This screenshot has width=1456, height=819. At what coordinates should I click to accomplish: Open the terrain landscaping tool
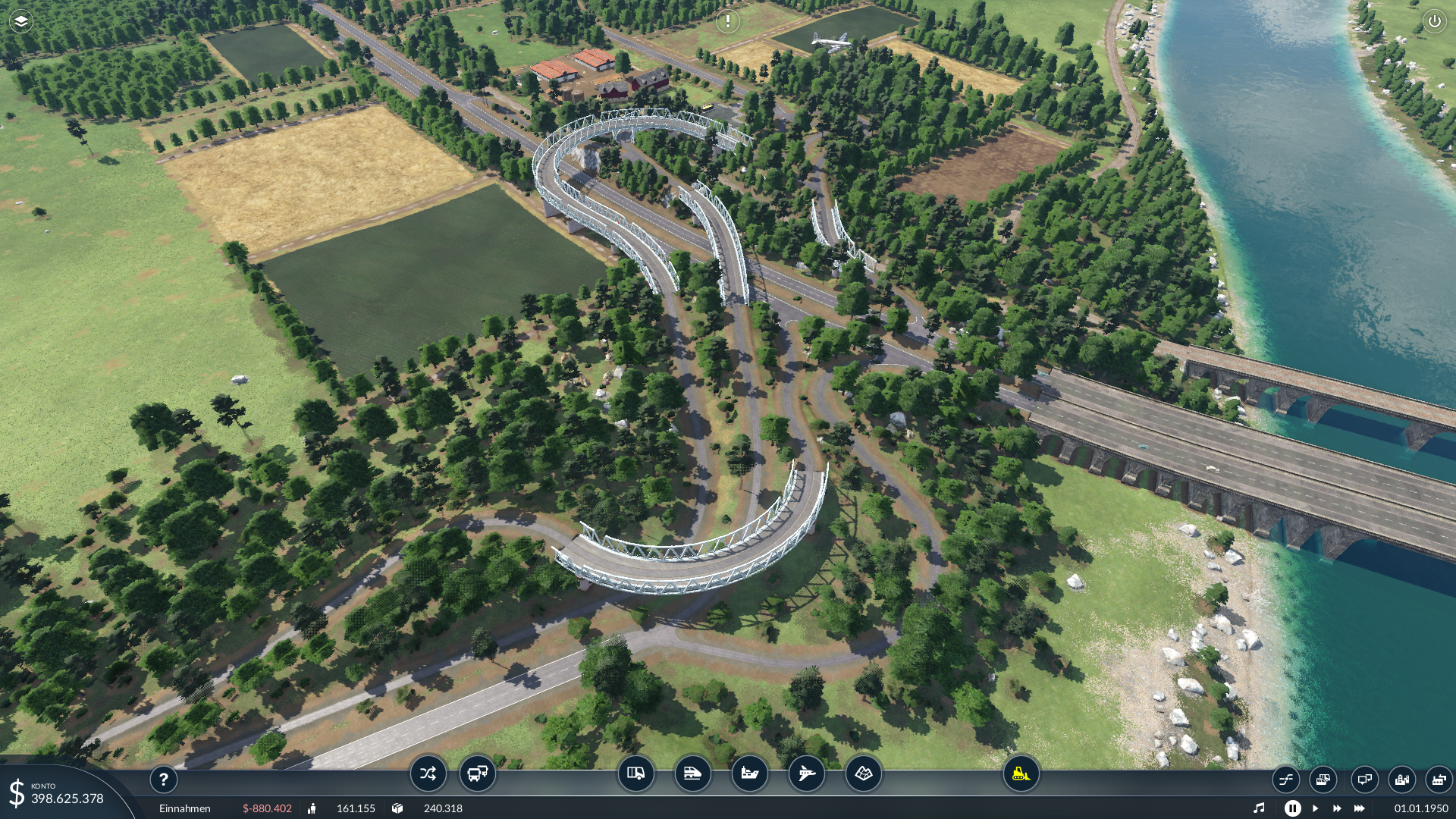(x=863, y=773)
